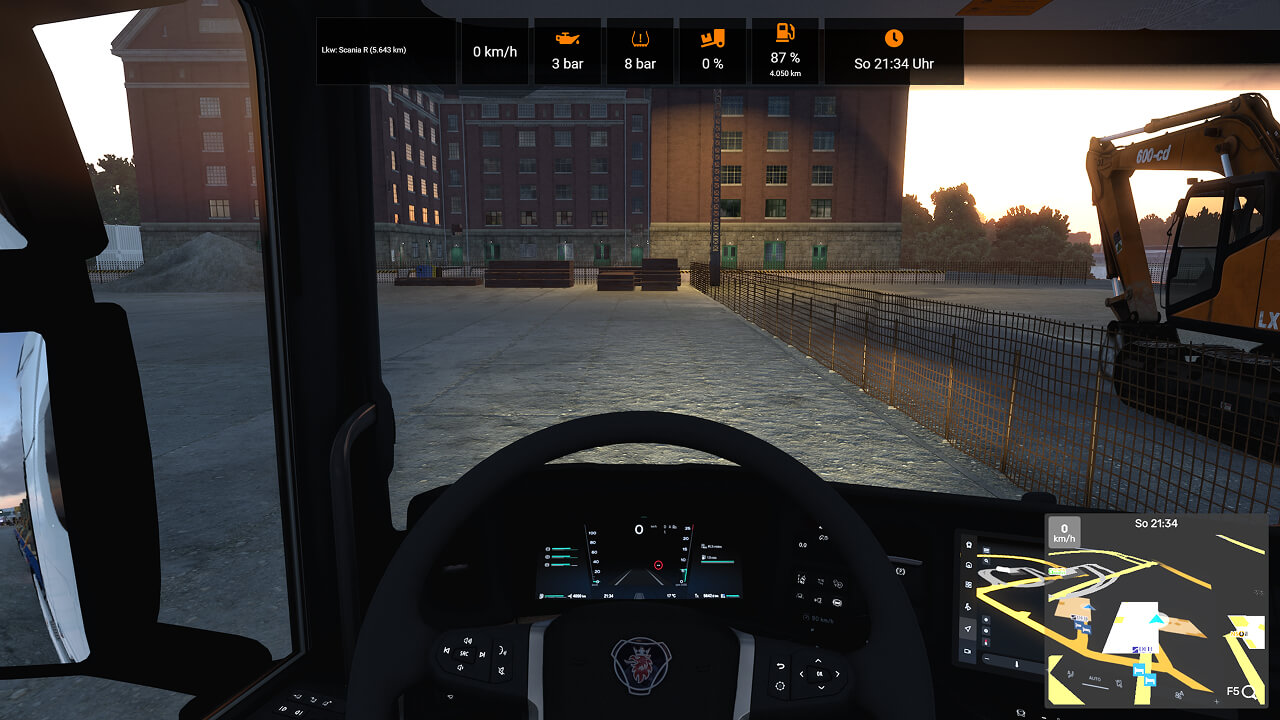Click a blue bed rest marker on the minimap
Viewport: 1280px width, 720px height.
click(1139, 670)
